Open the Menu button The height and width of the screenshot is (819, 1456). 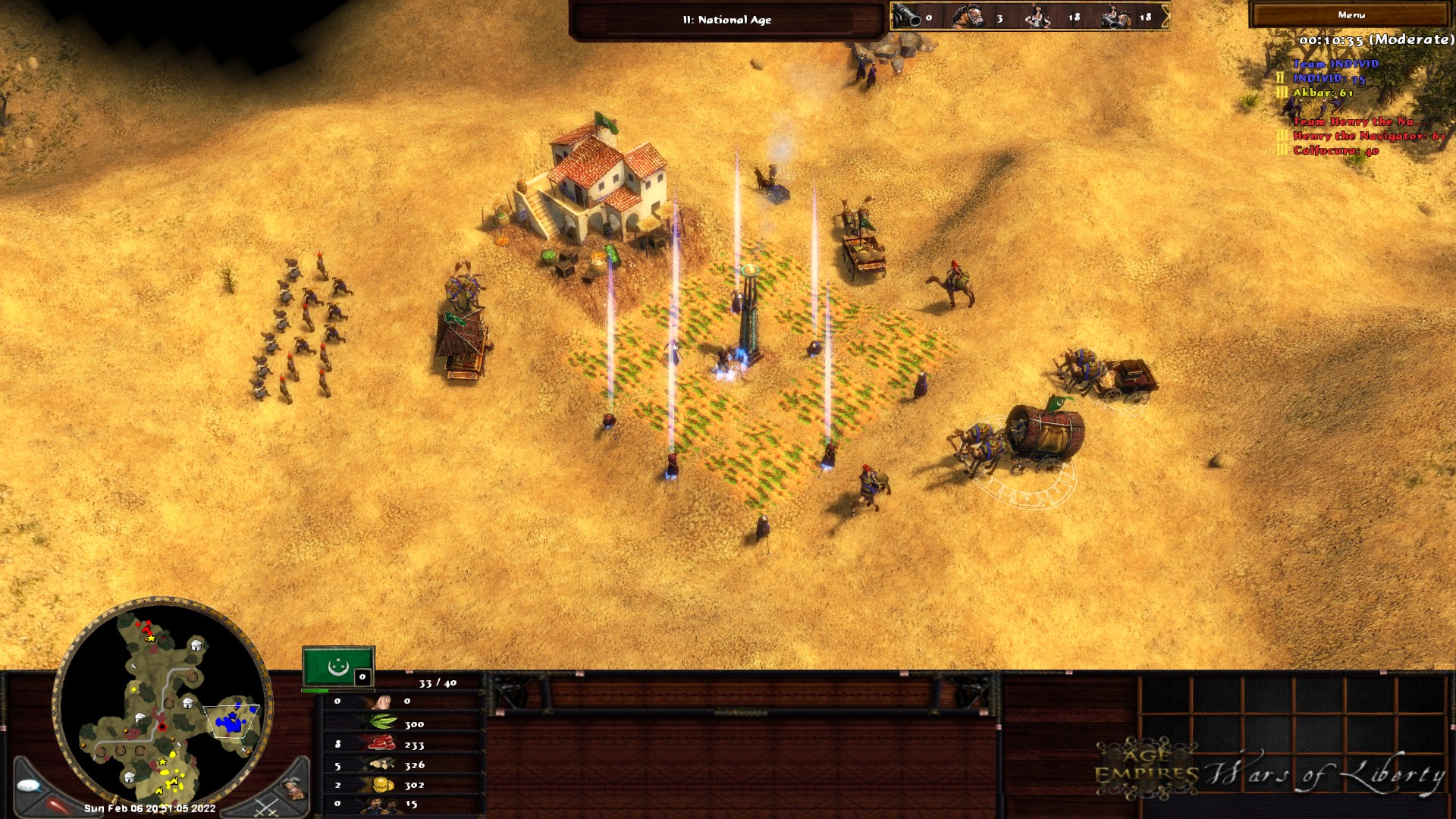pos(1351,15)
